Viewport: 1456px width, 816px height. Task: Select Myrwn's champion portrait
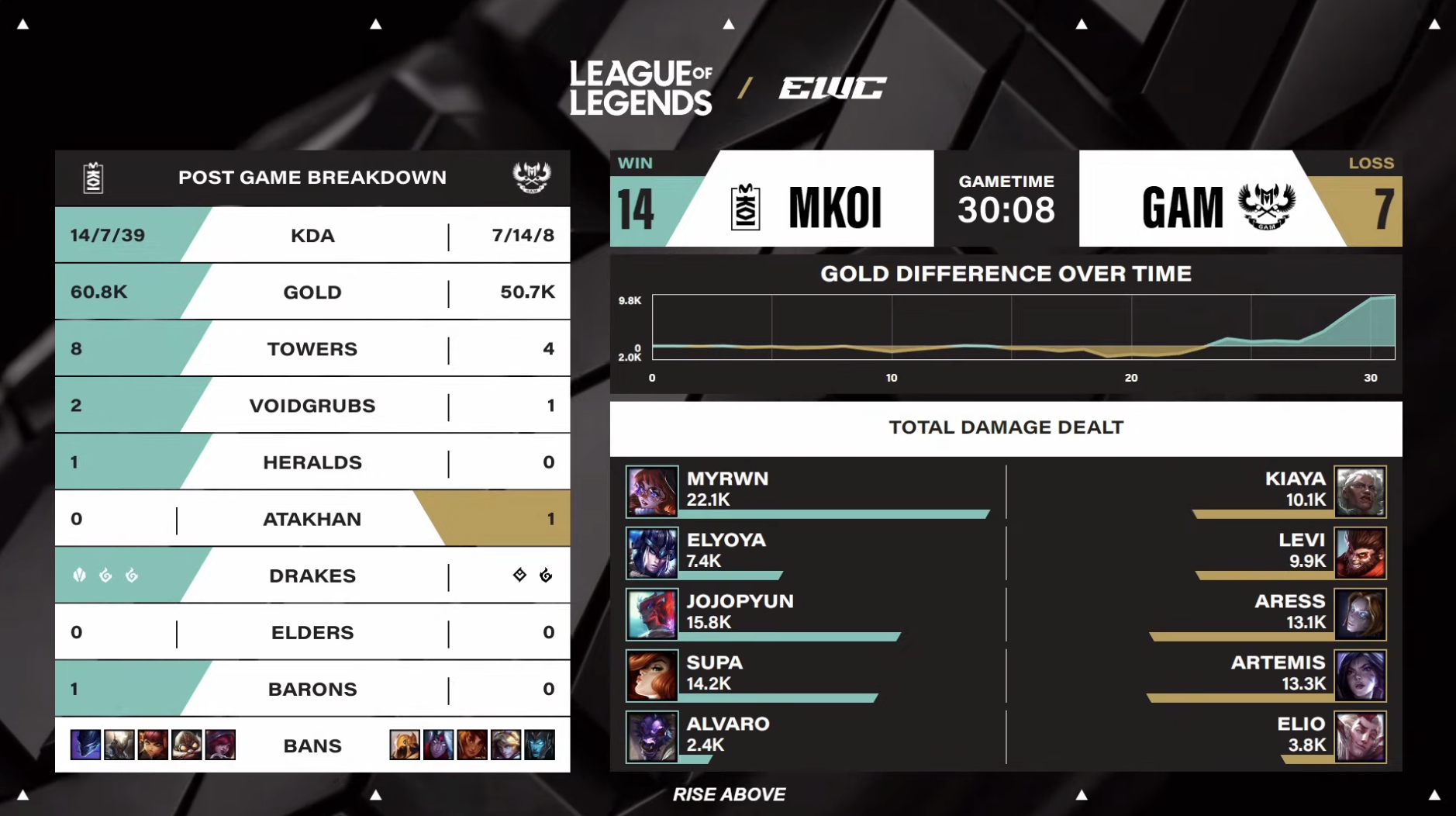click(652, 491)
